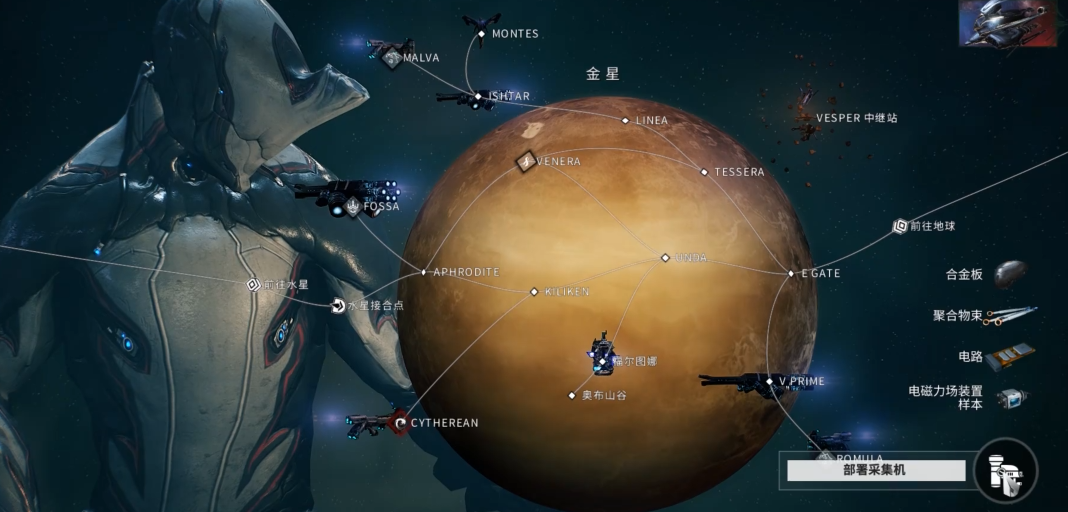
Task: Select the CYTHEREAN mission node
Action: point(400,423)
